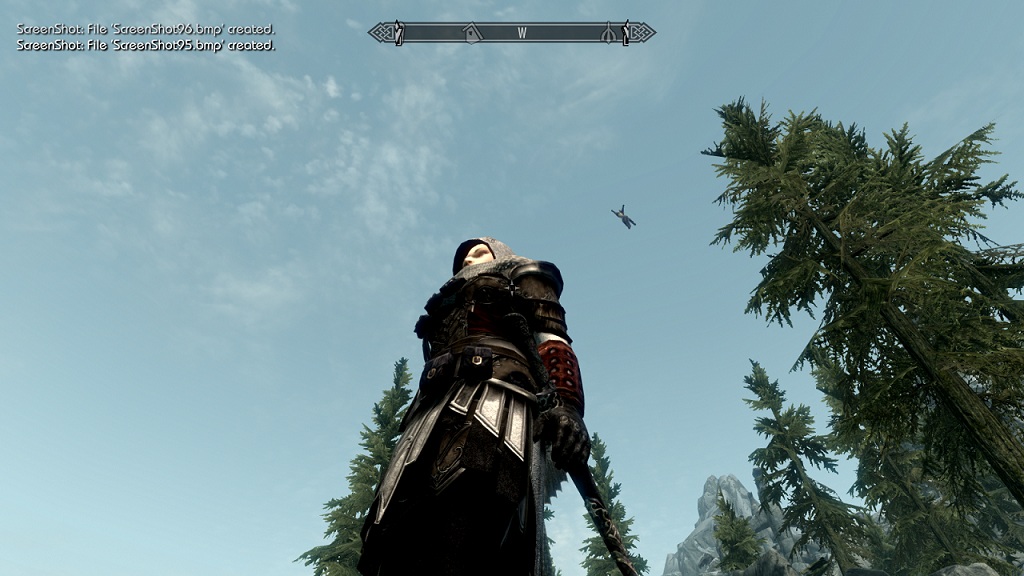Click the arch-shaped location marker on the compass
1024x576 pixels.
click(x=607, y=33)
